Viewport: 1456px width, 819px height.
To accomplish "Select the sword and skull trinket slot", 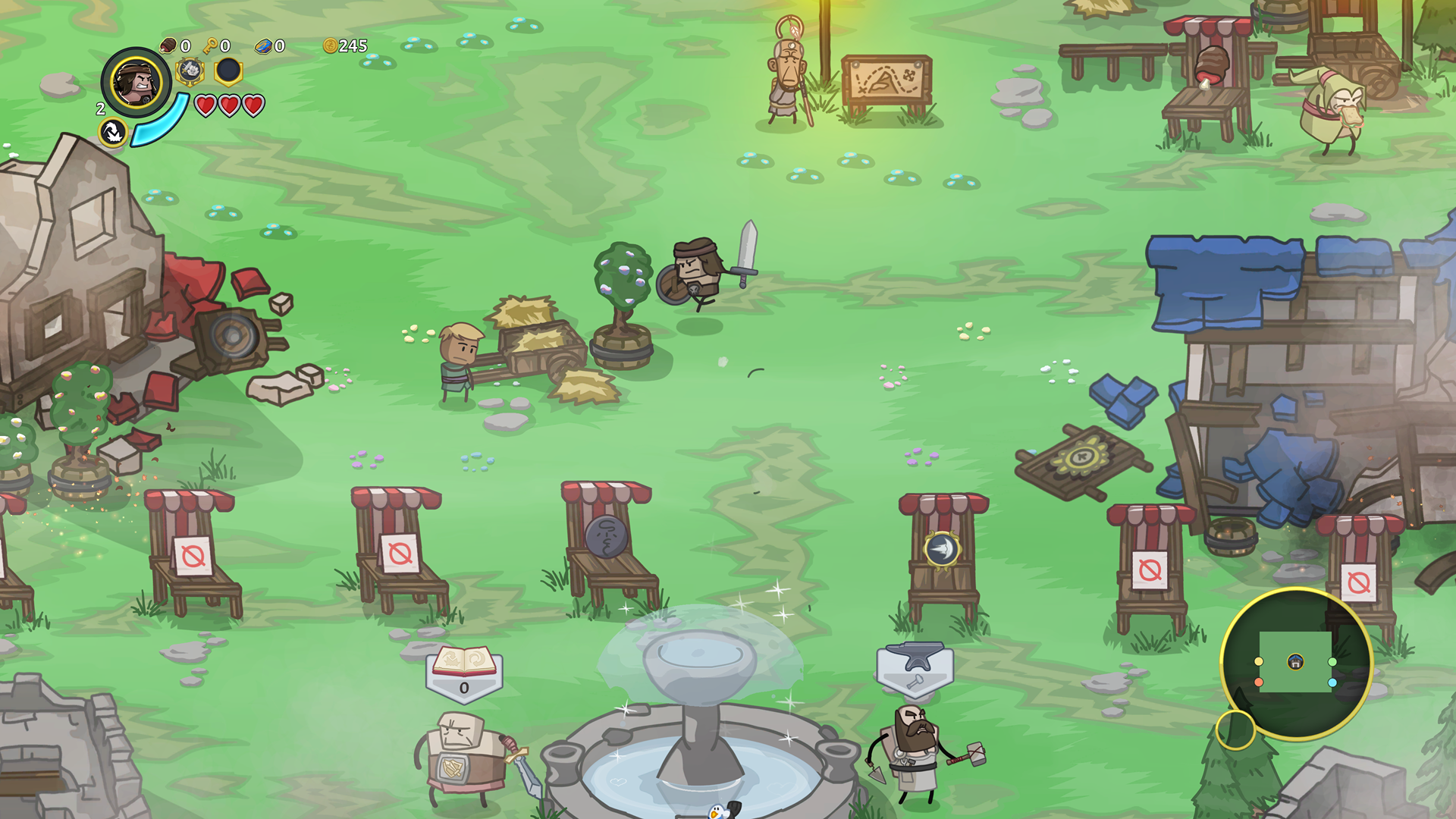I will point(190,71).
